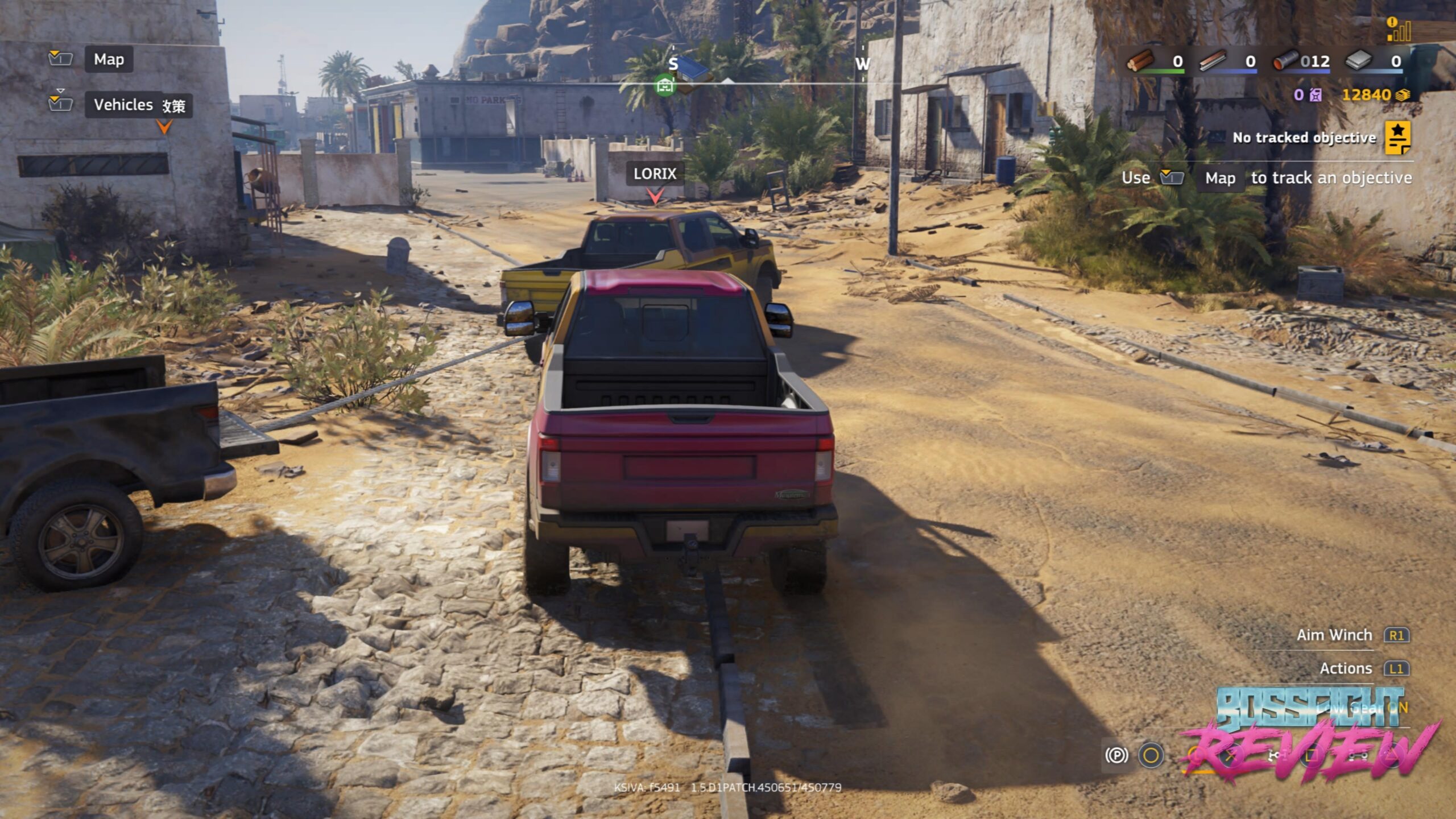
Task: Select the concrete slabs resource icon
Action: click(x=1359, y=60)
